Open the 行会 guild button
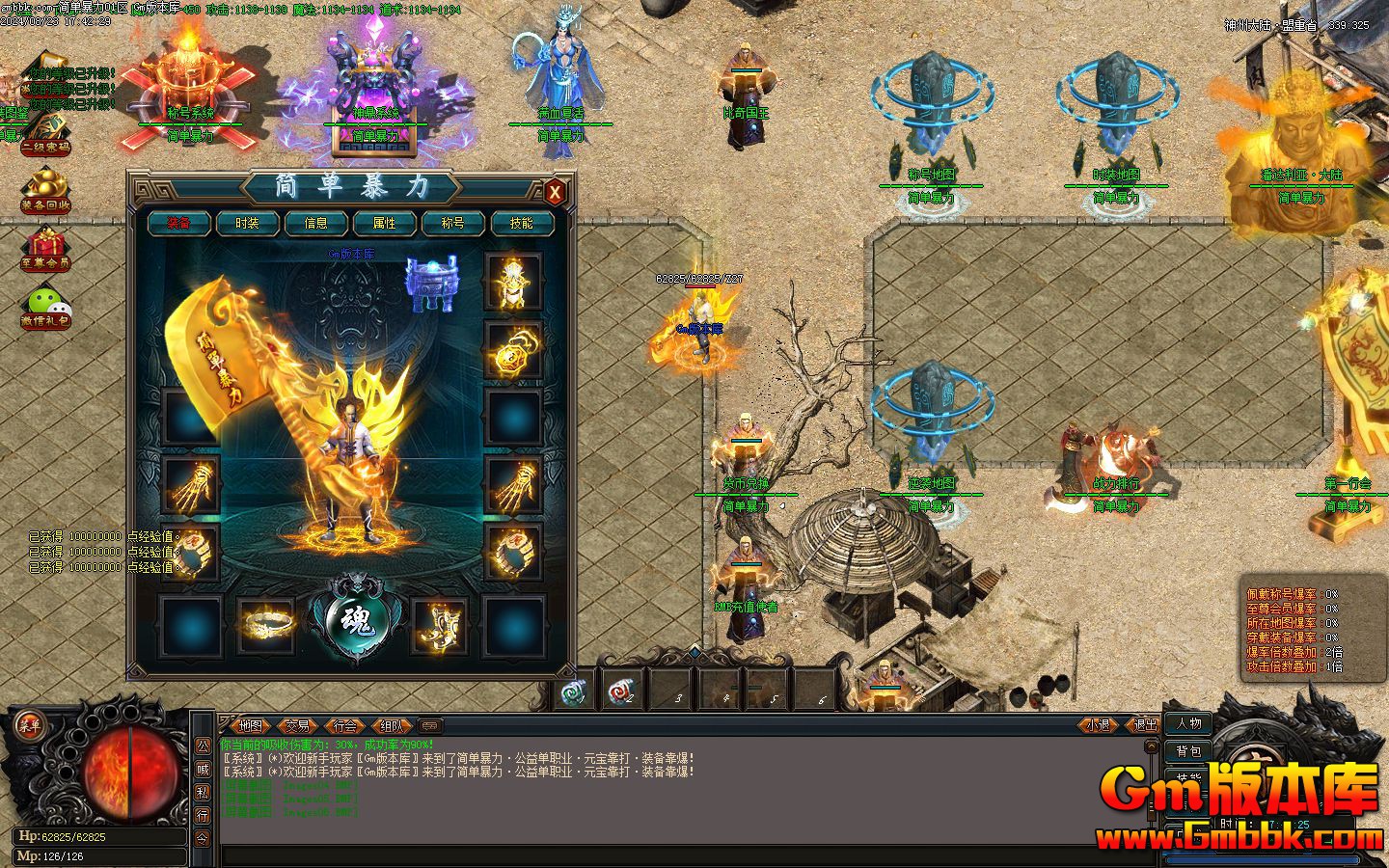The height and width of the screenshot is (868, 1389). [x=344, y=725]
